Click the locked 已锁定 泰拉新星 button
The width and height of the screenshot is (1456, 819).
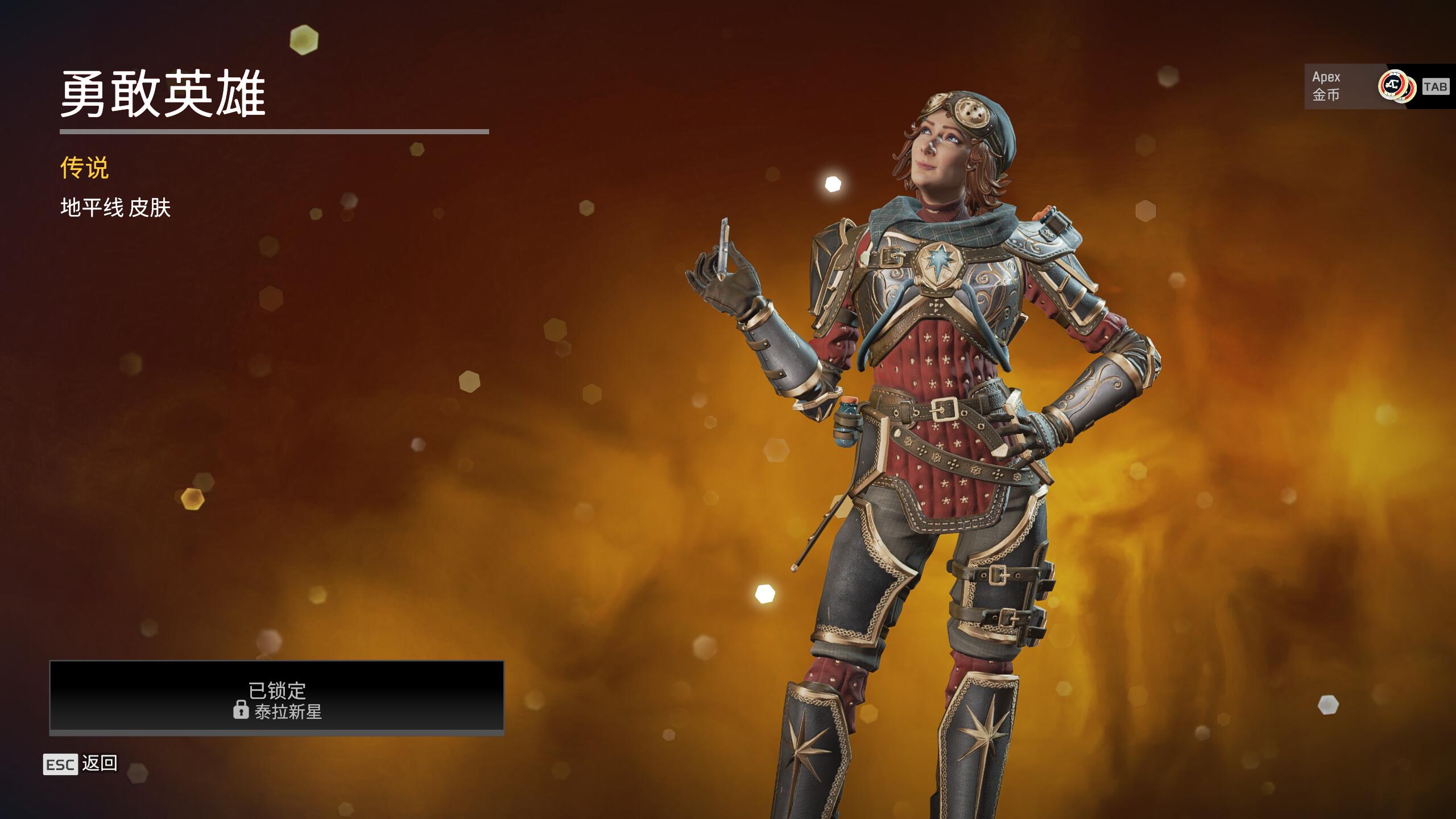pyautogui.click(x=277, y=697)
